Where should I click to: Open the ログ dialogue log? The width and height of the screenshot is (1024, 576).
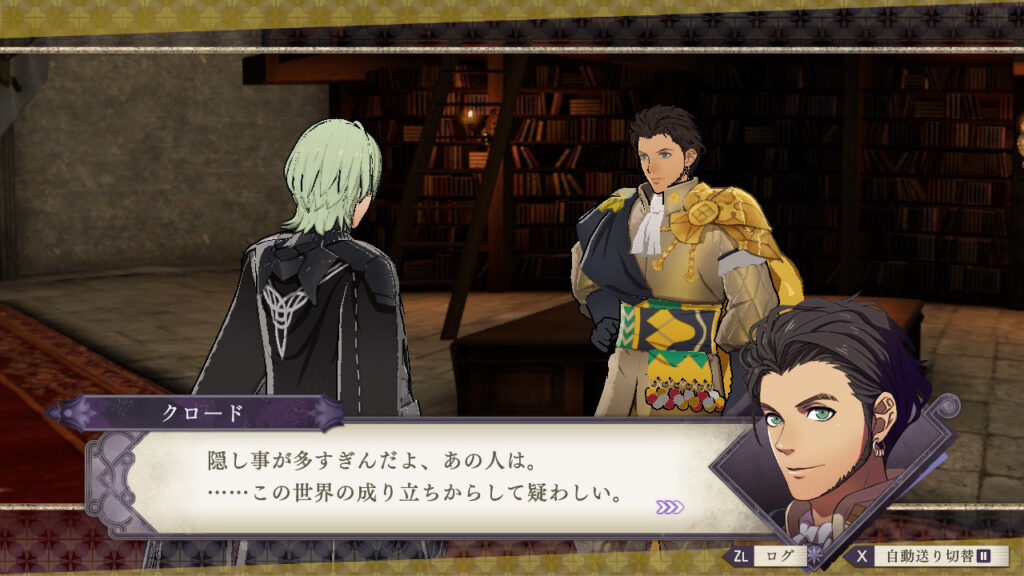point(769,555)
